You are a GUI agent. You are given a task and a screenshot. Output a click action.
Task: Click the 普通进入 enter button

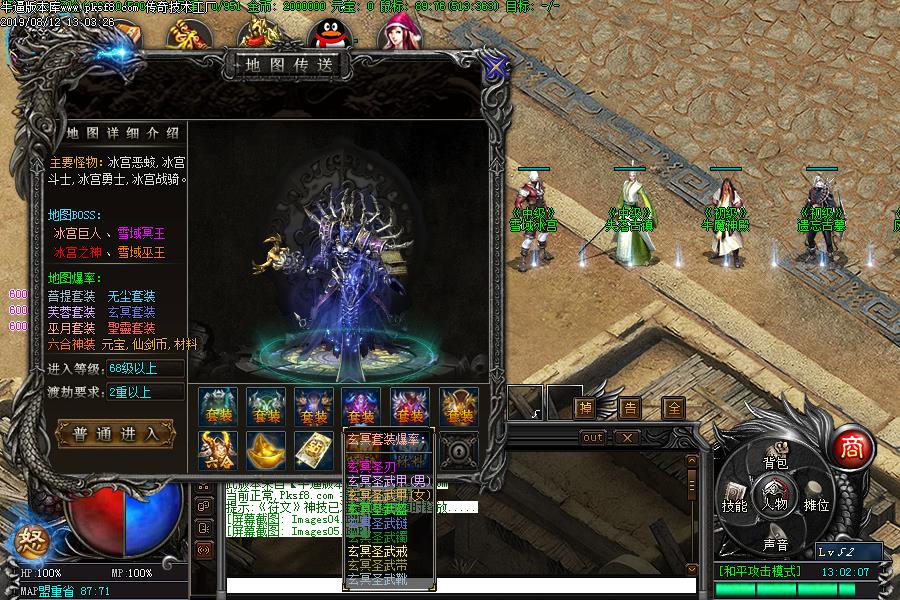point(116,434)
